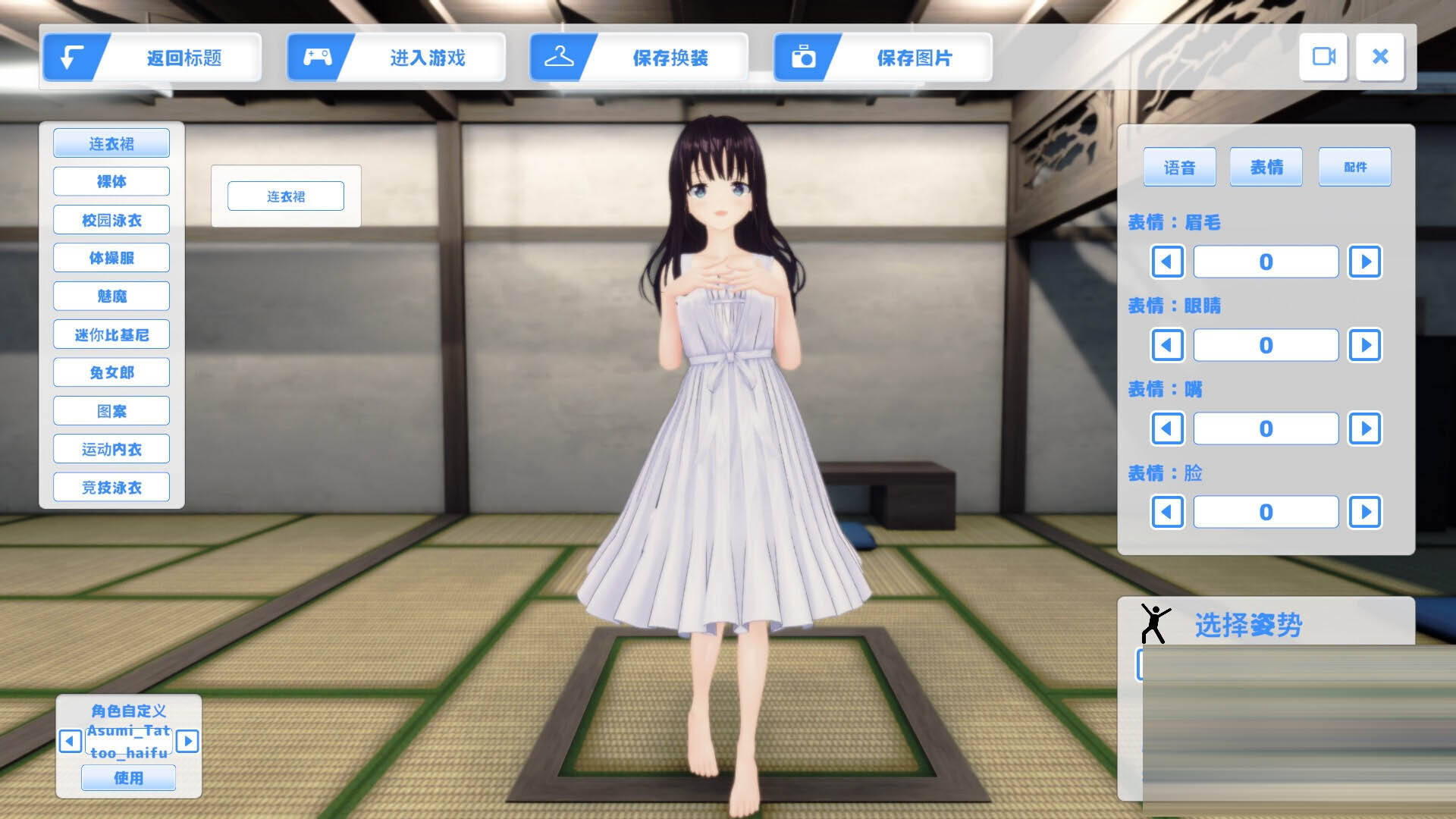Select the 连衣裙 item in the sub-panel

(286, 196)
